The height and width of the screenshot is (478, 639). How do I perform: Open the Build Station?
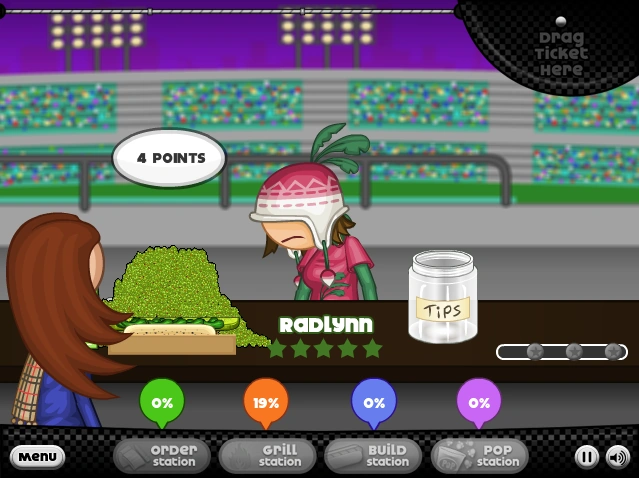tap(373, 456)
